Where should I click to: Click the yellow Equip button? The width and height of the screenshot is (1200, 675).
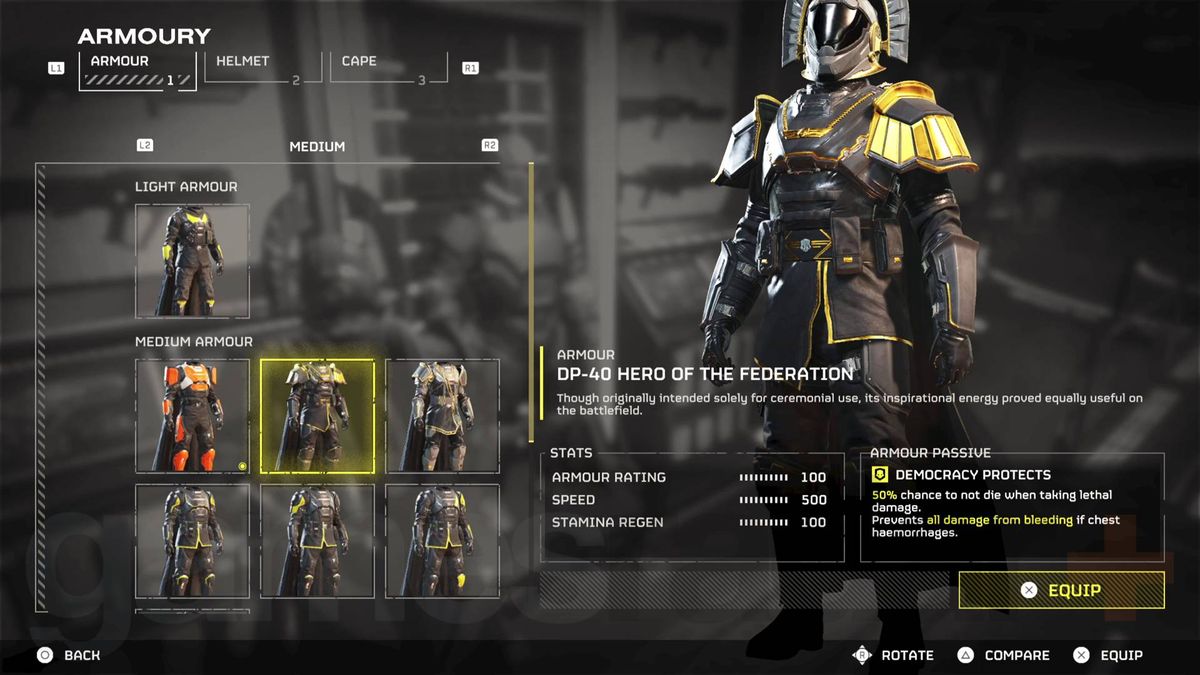point(1061,590)
